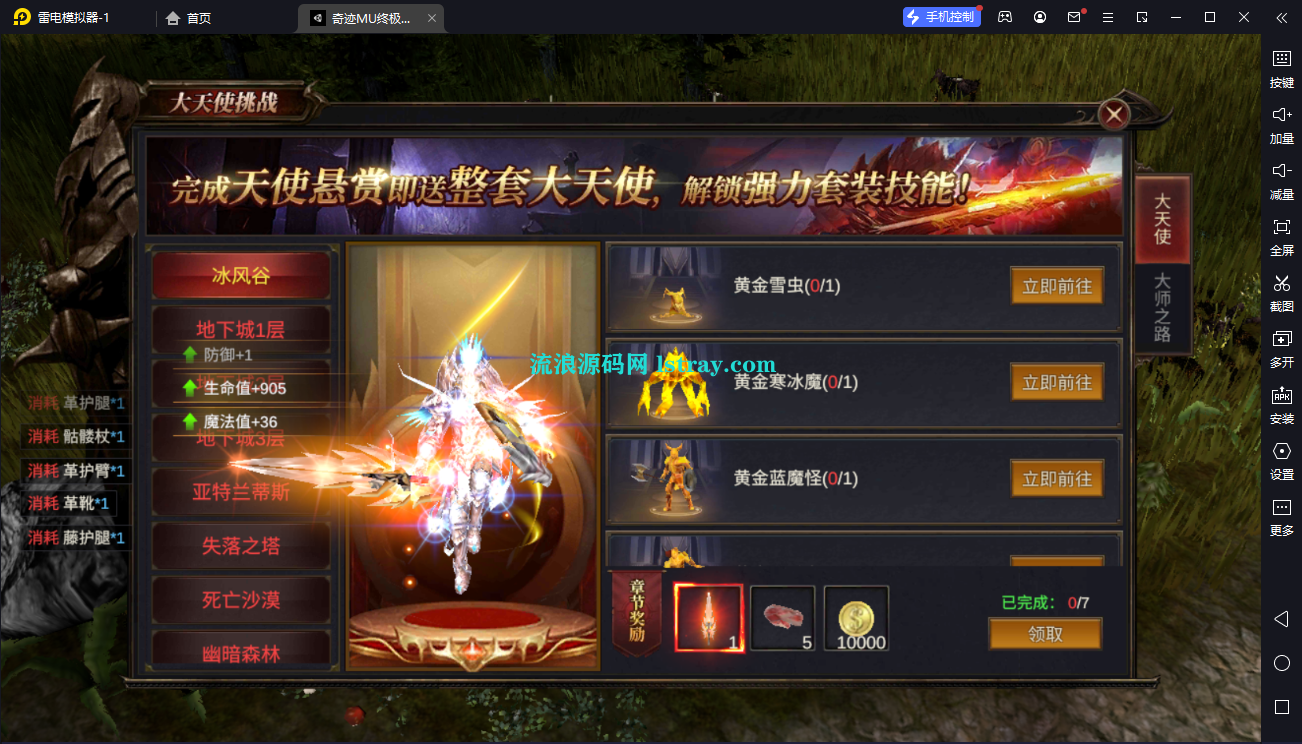Open the hamburger menu in the title bar
Screen dimensions: 1302x744
[1108, 17]
